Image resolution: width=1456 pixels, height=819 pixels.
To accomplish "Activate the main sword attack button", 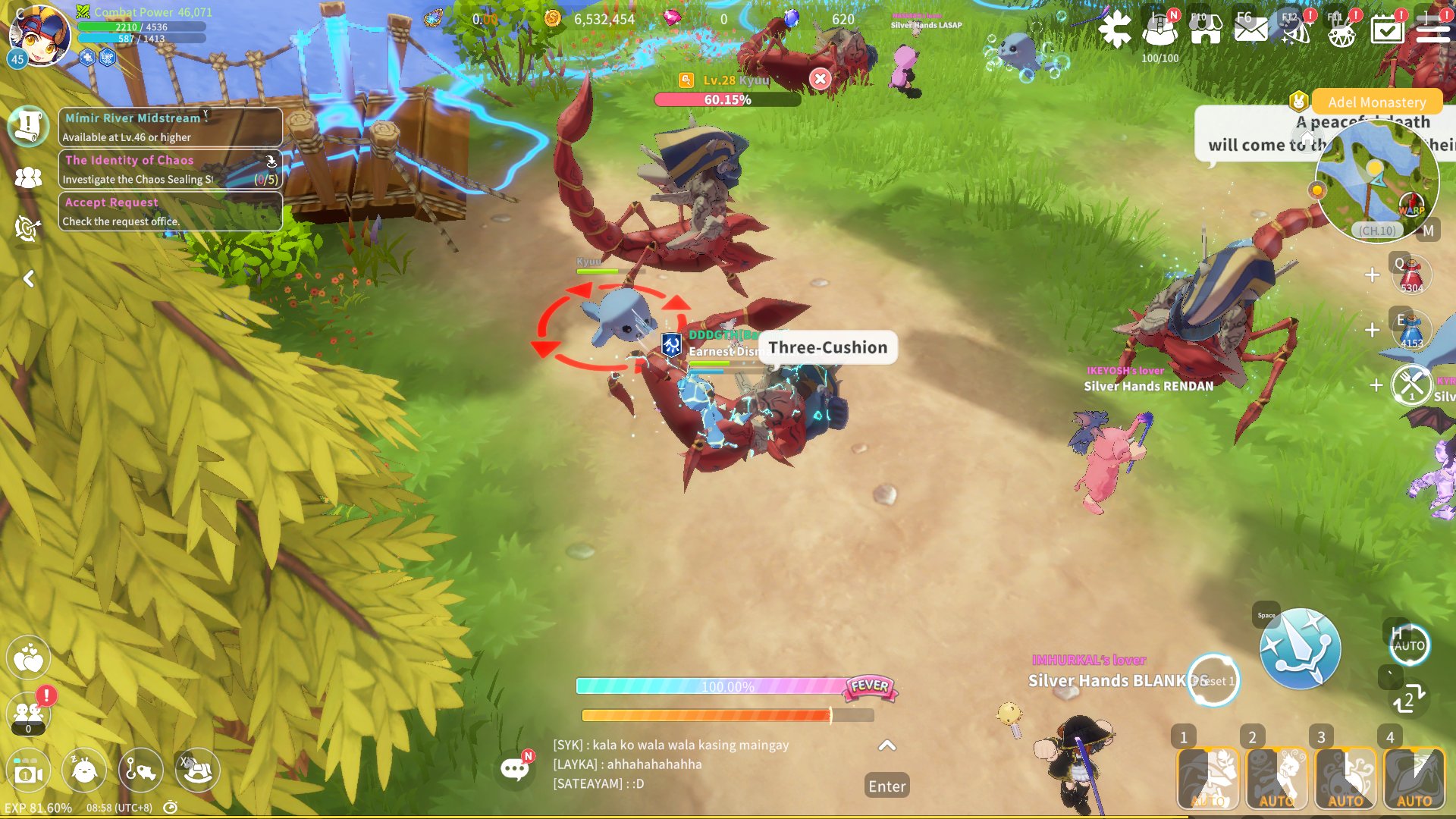I will [x=1300, y=649].
